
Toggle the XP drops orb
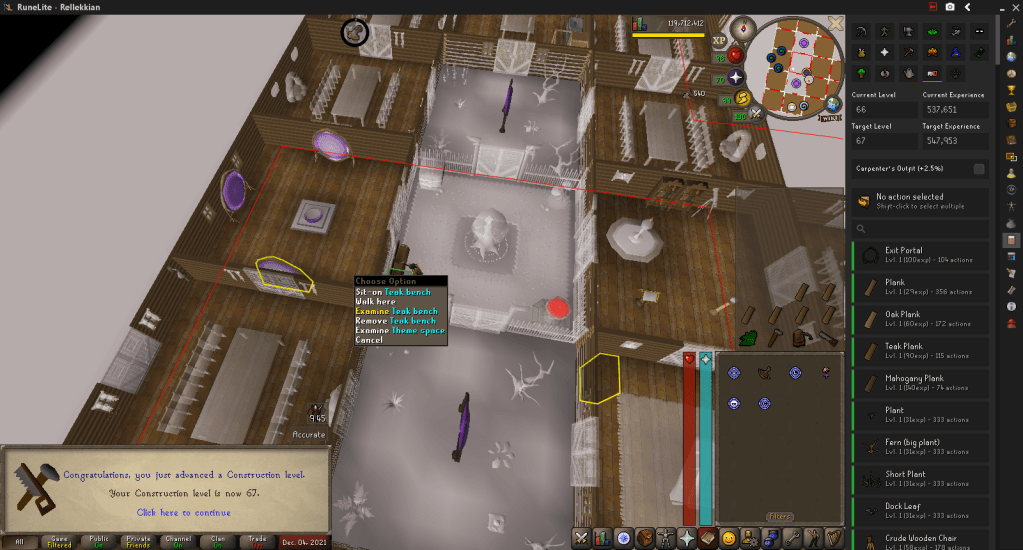pyautogui.click(x=718, y=41)
